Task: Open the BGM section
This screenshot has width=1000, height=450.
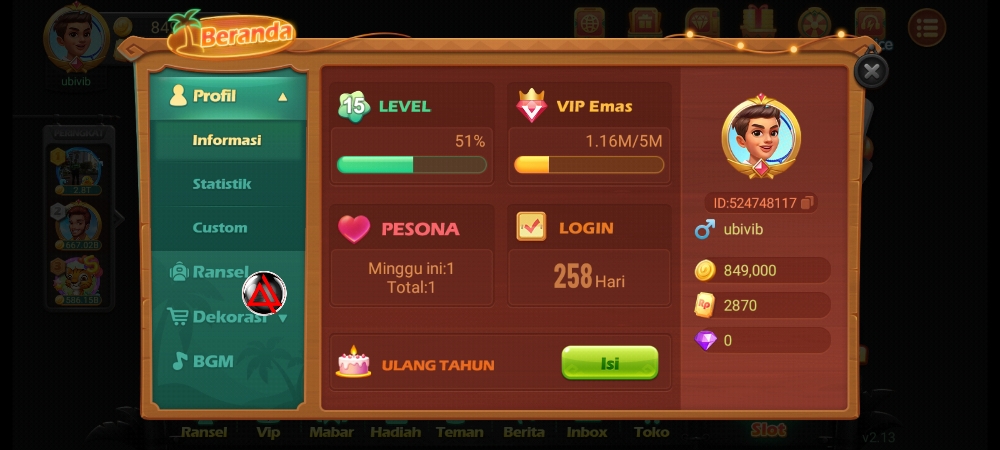Action: click(x=205, y=361)
